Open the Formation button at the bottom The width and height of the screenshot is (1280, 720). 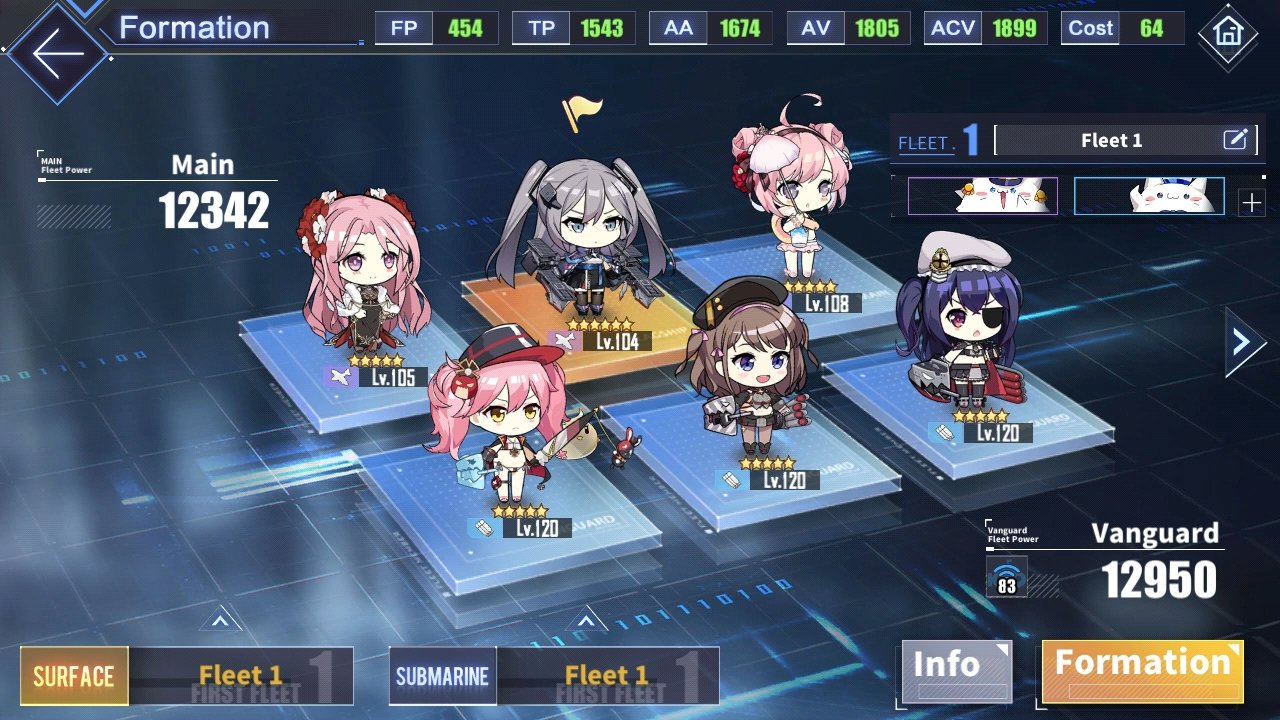point(1142,670)
